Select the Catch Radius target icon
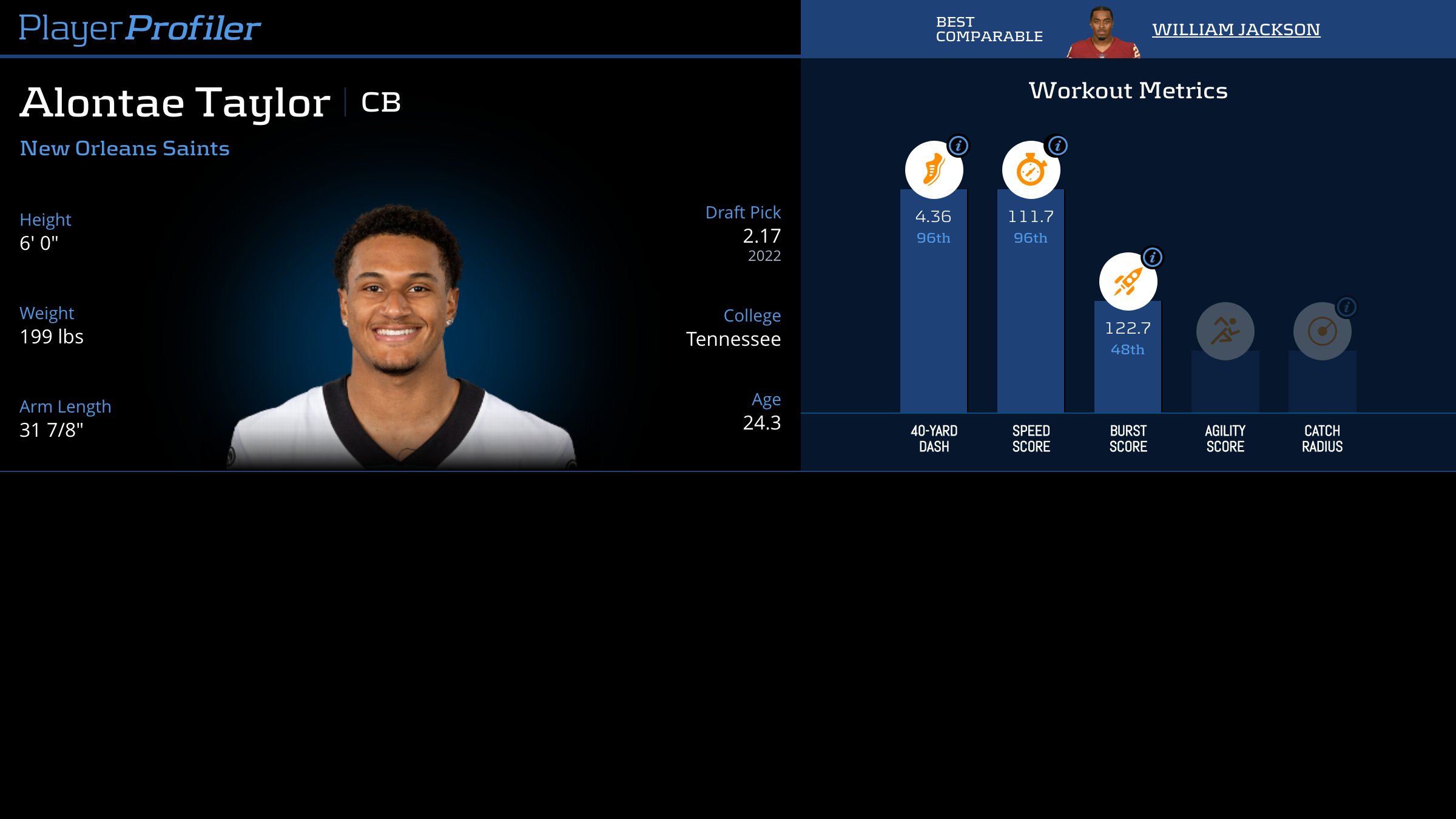The width and height of the screenshot is (1456, 819). (1322, 331)
